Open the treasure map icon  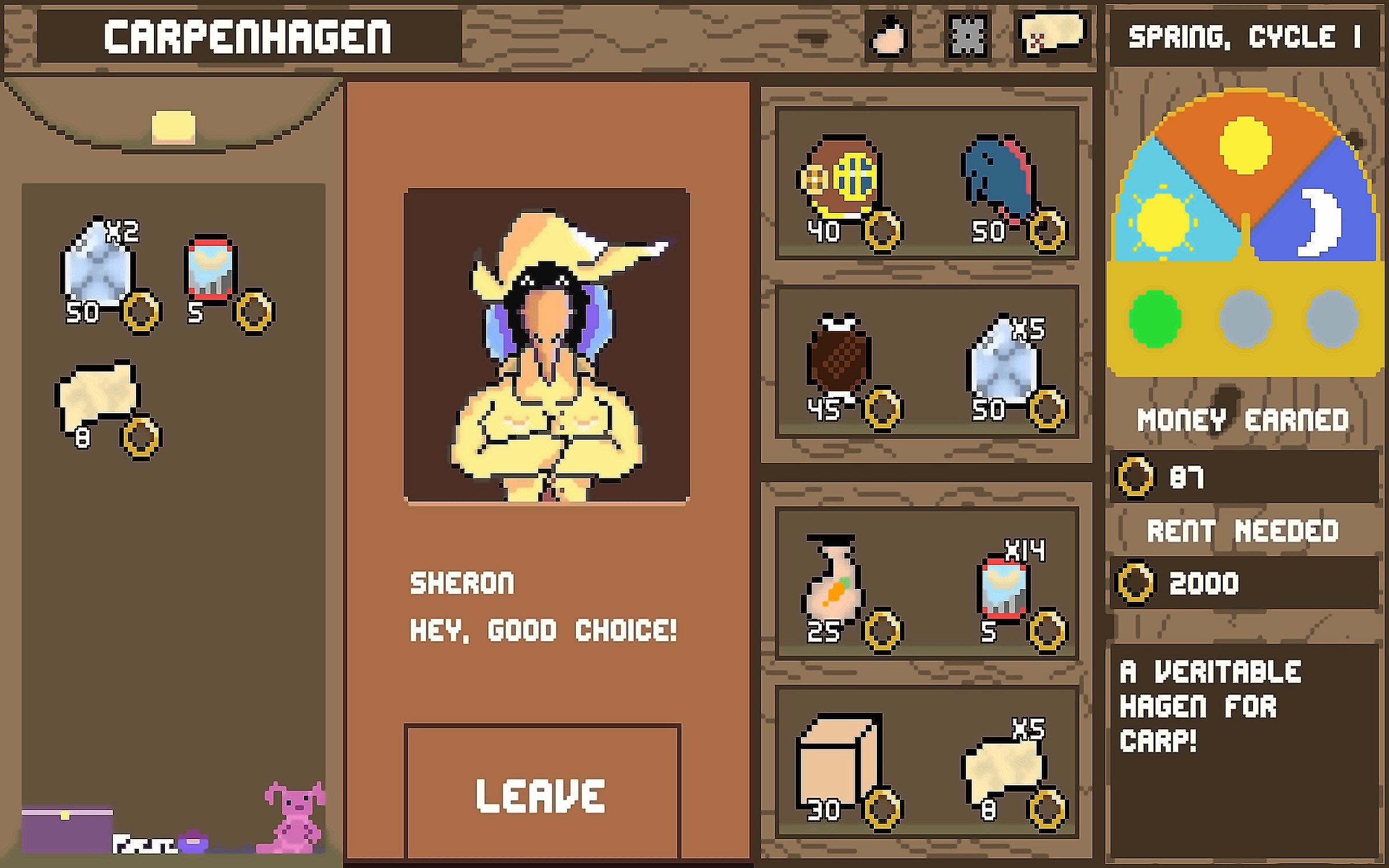coord(1052,36)
